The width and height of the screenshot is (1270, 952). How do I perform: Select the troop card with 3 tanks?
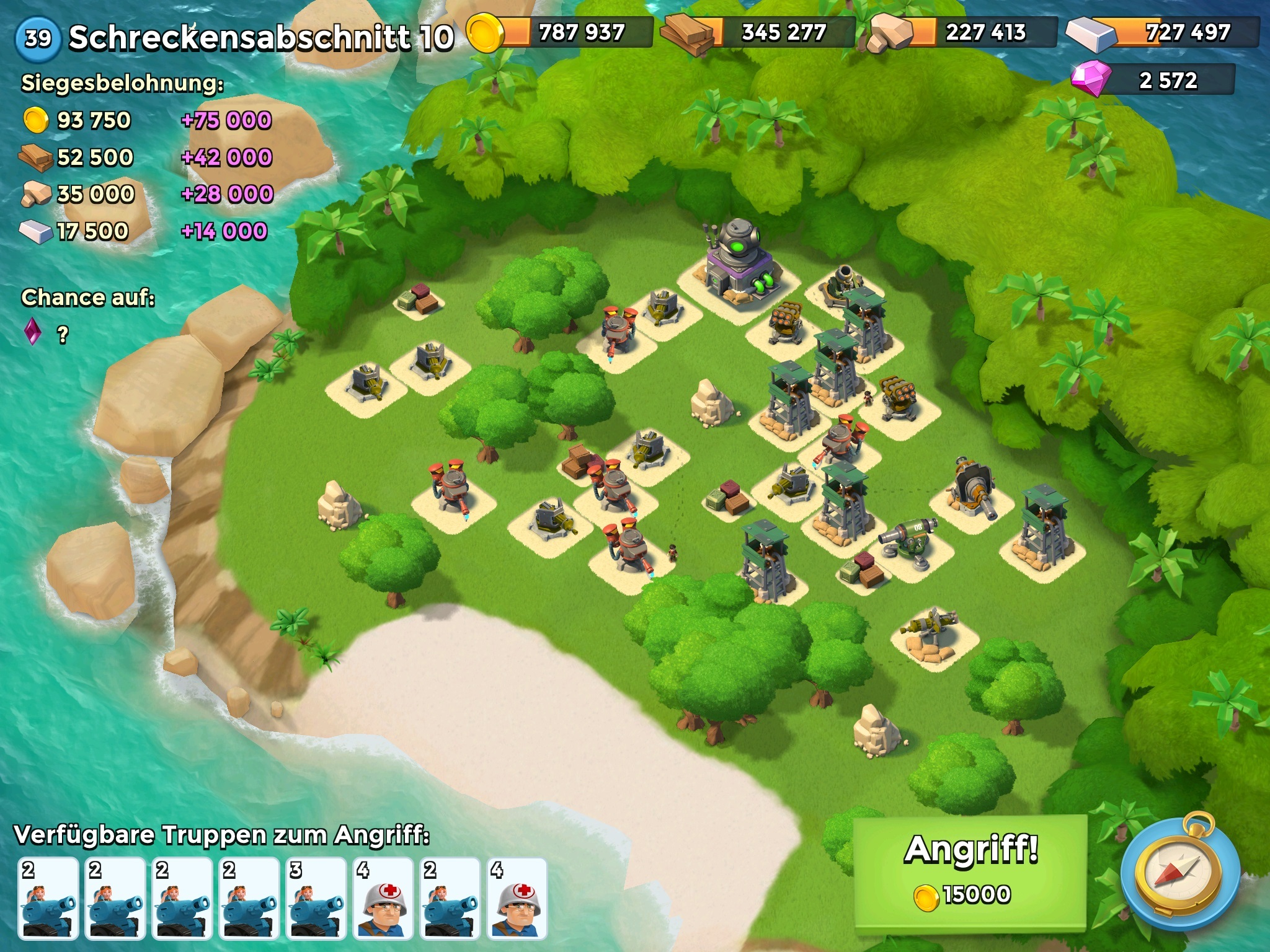point(316,898)
